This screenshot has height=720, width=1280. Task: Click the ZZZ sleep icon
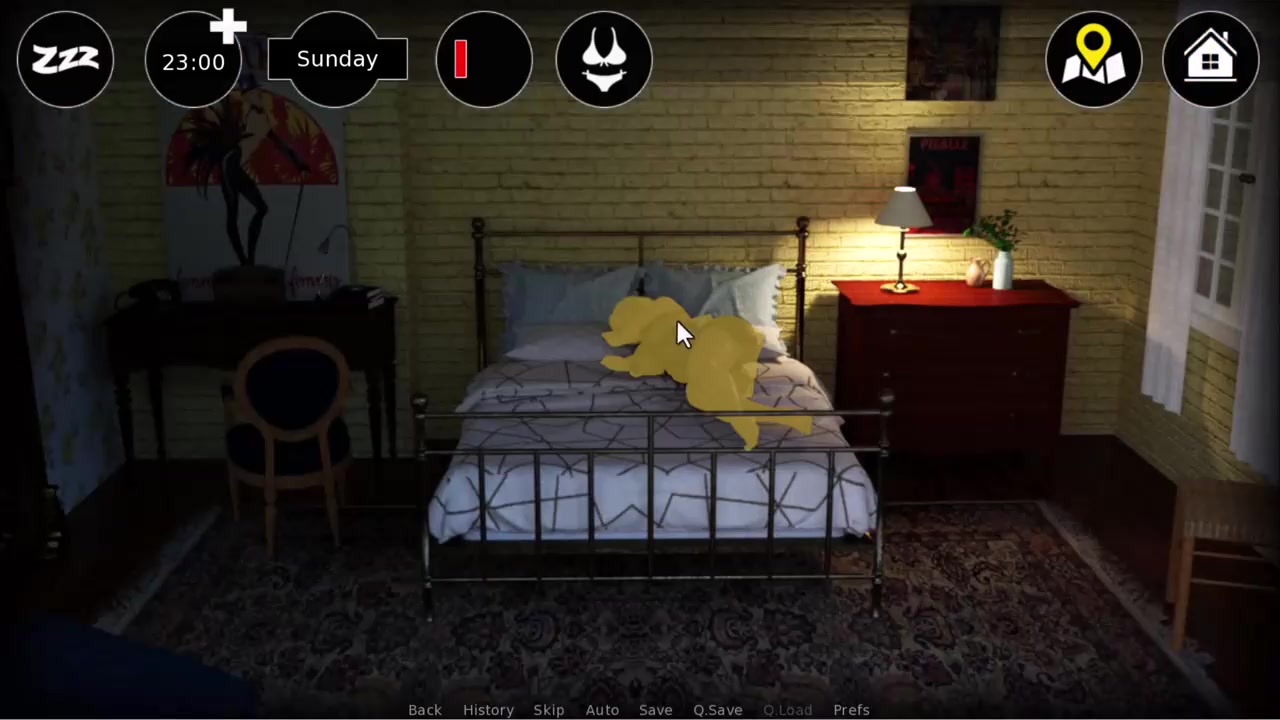(x=65, y=60)
